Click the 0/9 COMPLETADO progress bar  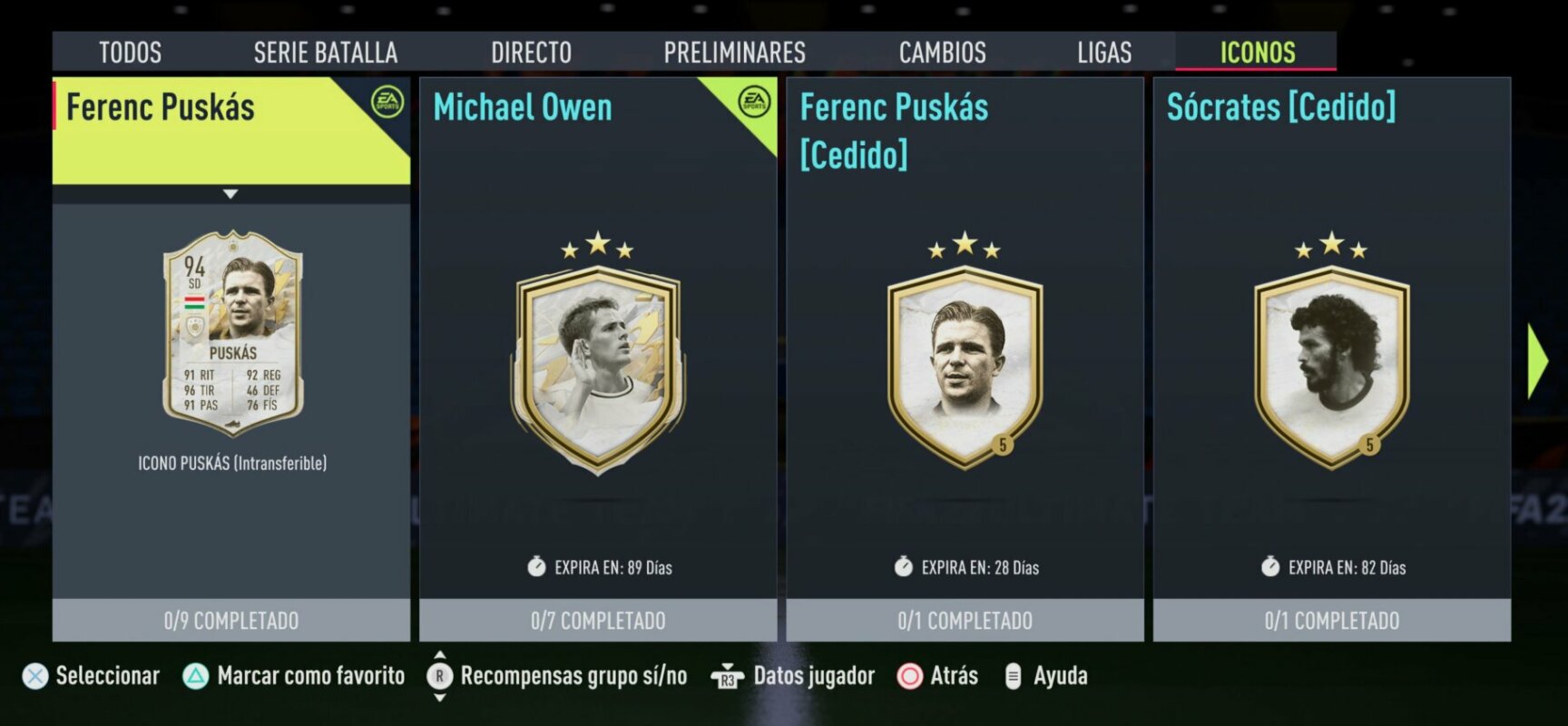[x=231, y=622]
